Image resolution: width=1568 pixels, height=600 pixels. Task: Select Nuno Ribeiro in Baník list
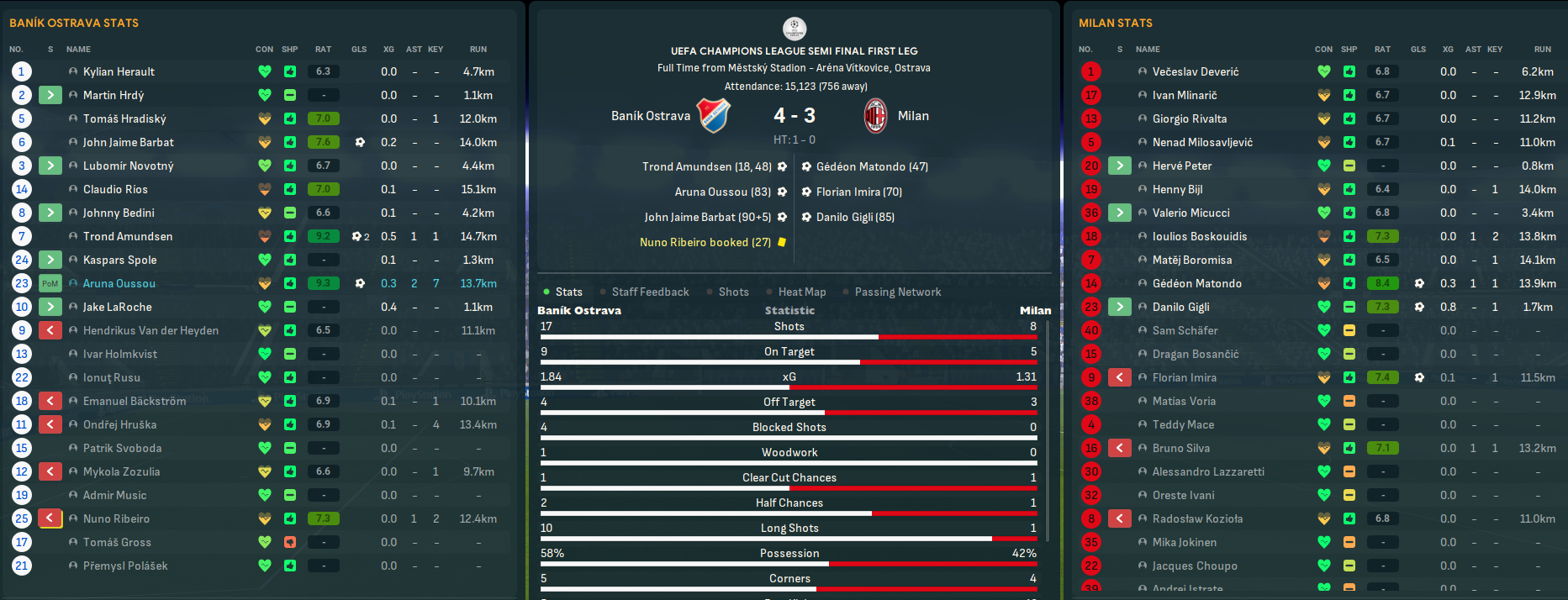[116, 518]
